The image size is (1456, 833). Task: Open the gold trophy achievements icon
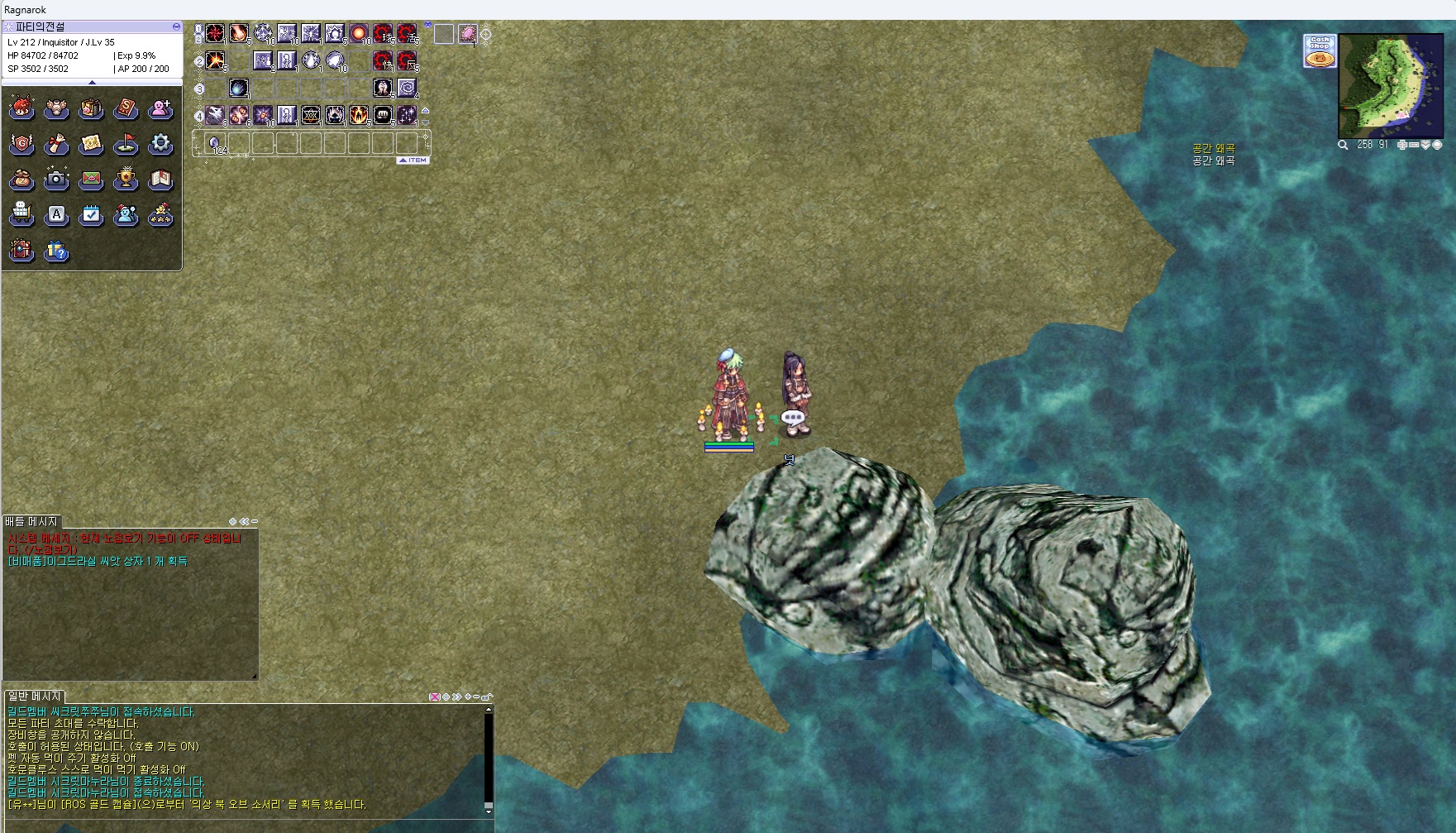126,180
